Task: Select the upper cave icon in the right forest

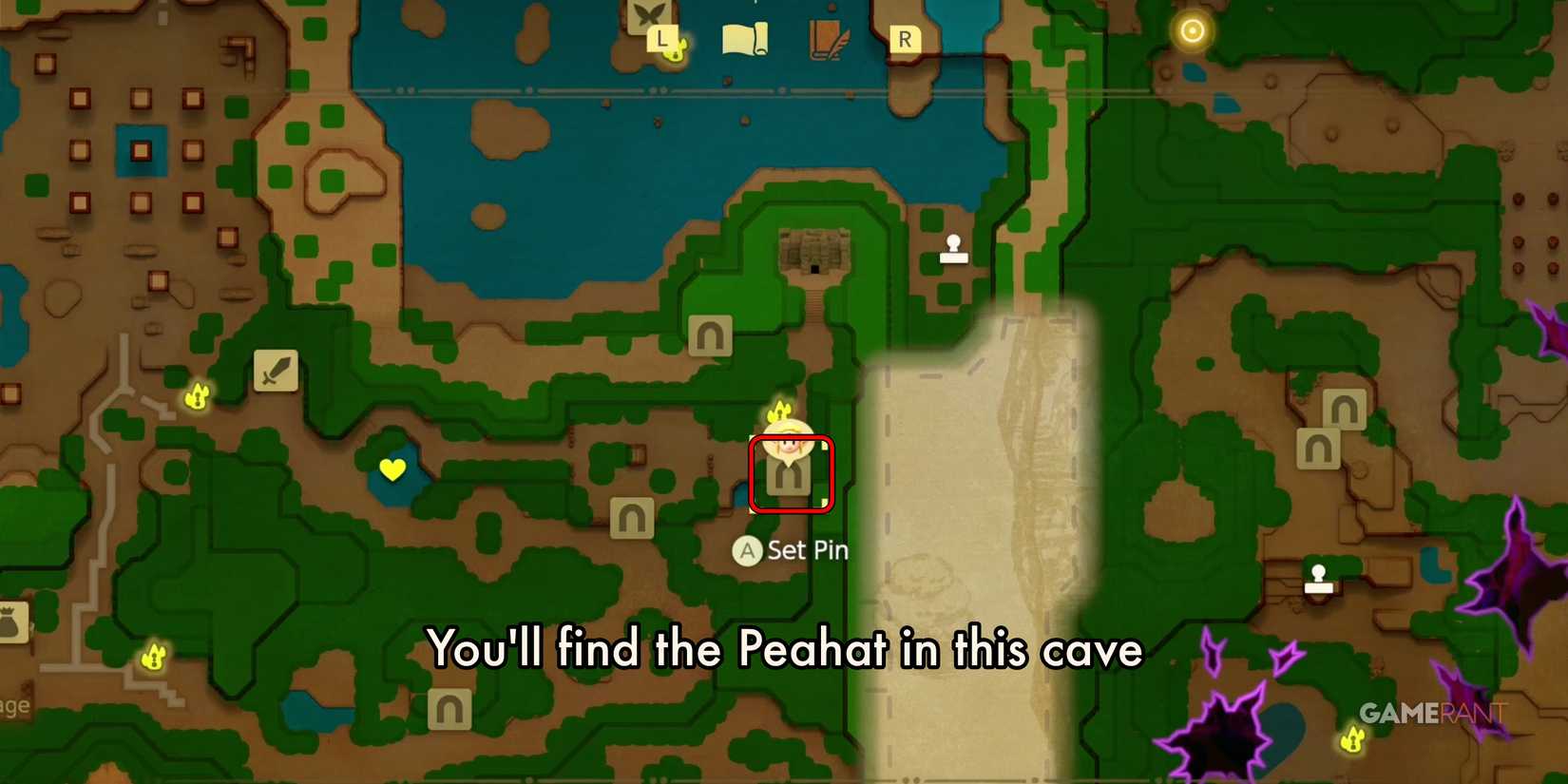Action: coord(1343,409)
